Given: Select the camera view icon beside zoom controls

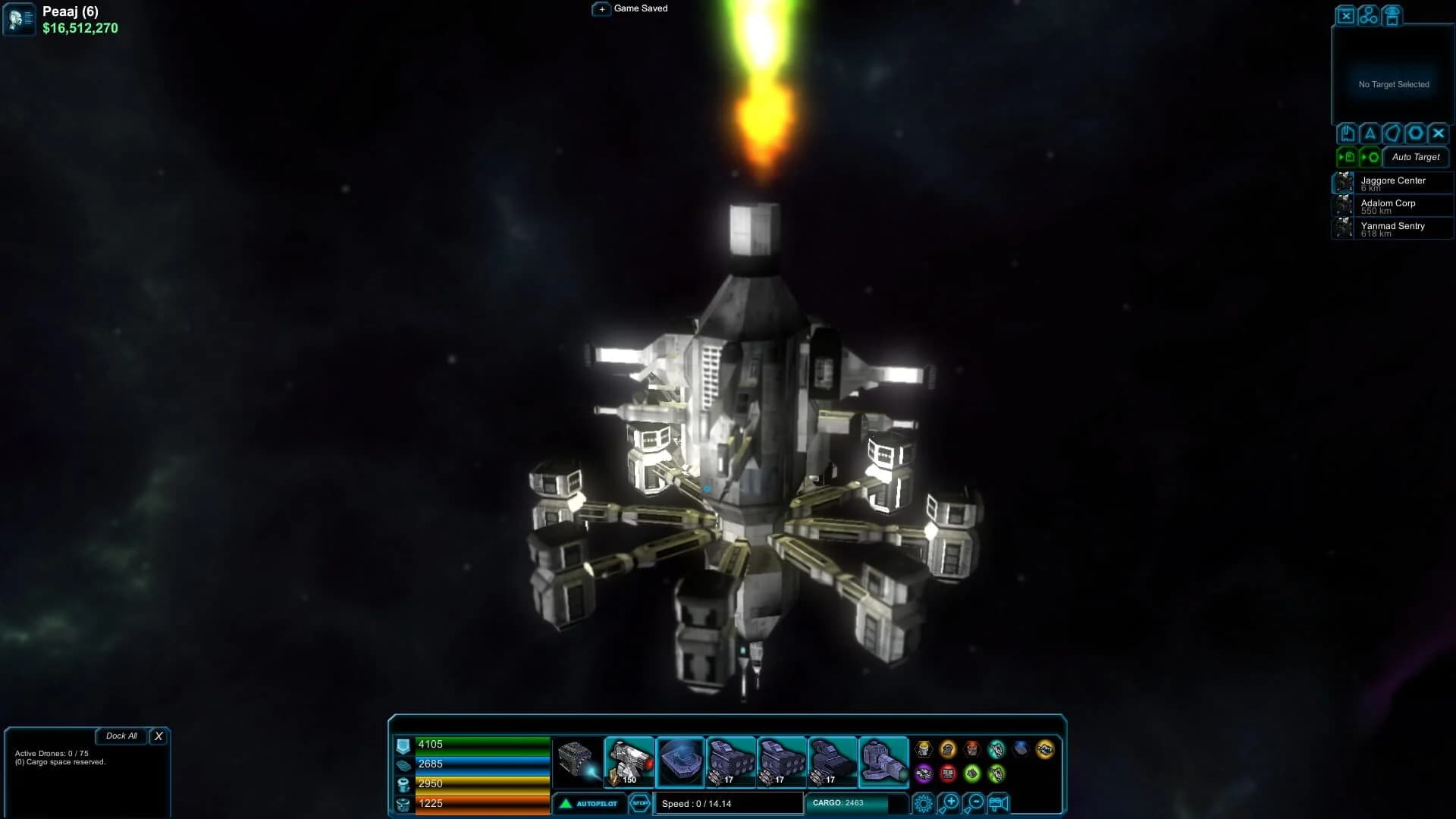Looking at the screenshot, I should tap(998, 802).
